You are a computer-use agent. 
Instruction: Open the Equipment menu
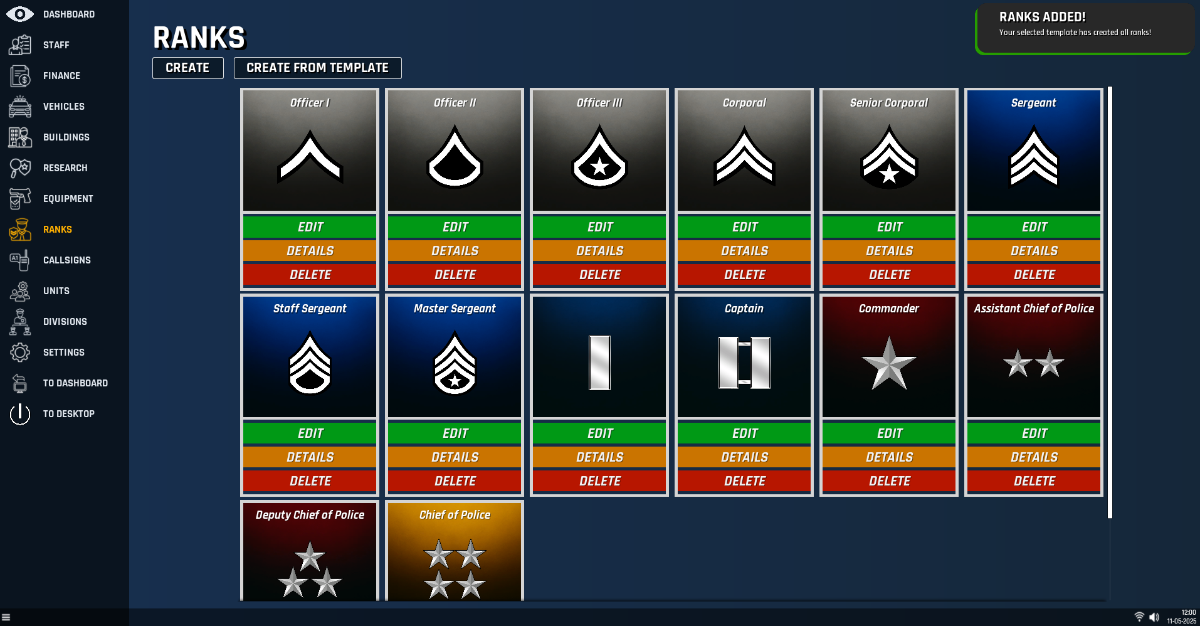point(67,199)
